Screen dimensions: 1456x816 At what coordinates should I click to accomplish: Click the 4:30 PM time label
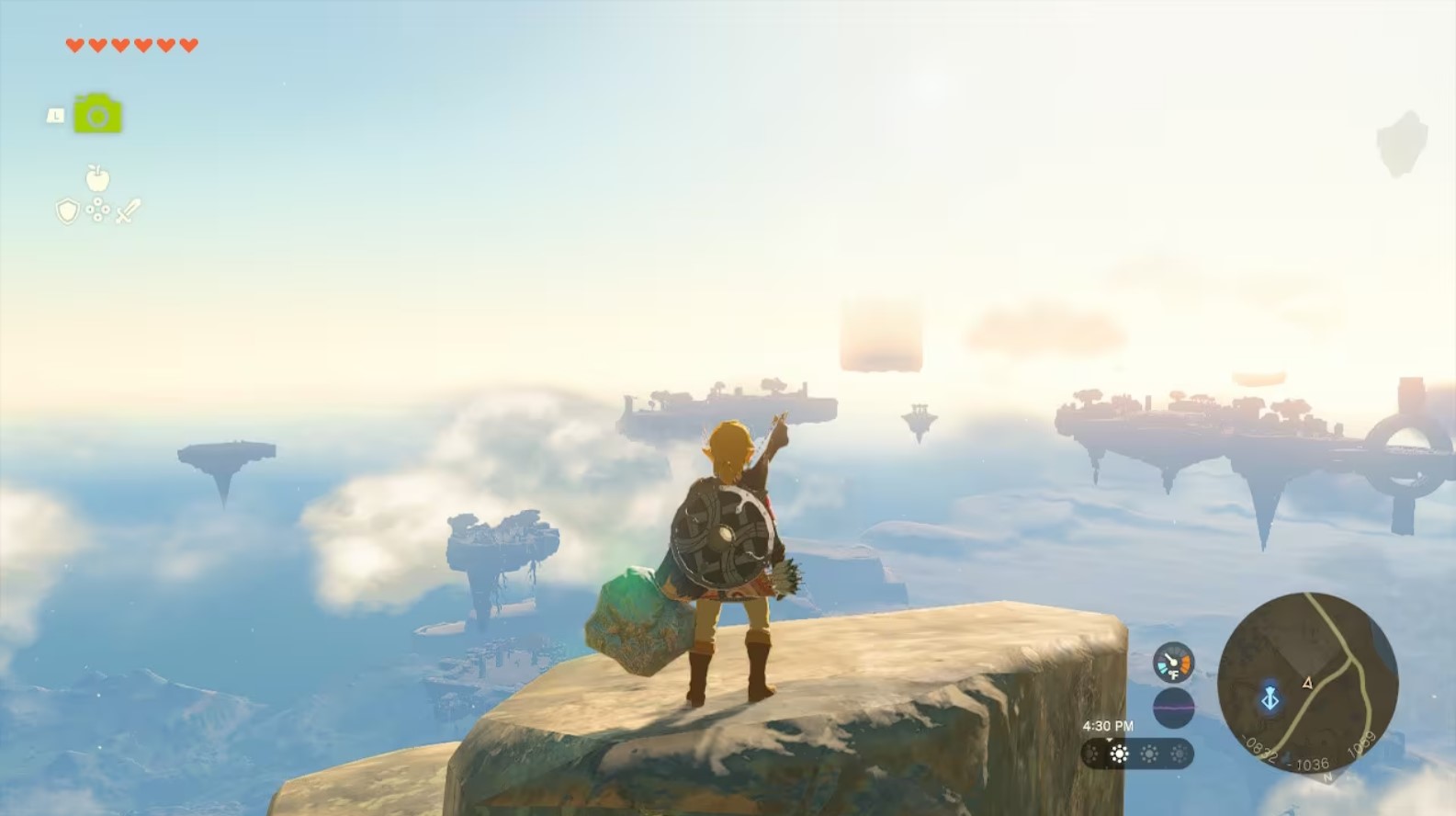1109,725
